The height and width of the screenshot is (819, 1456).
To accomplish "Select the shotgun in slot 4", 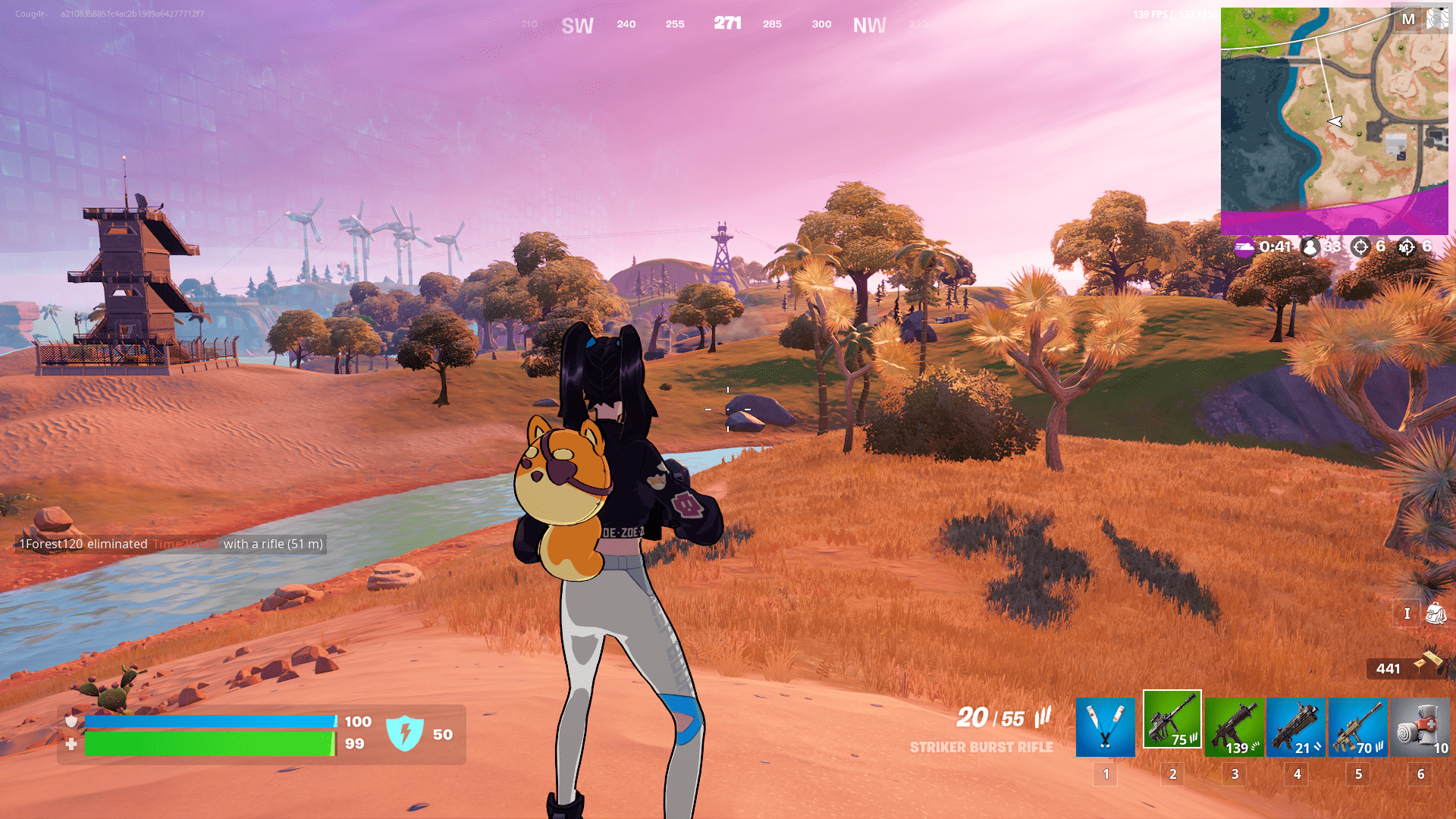I will tap(1296, 726).
